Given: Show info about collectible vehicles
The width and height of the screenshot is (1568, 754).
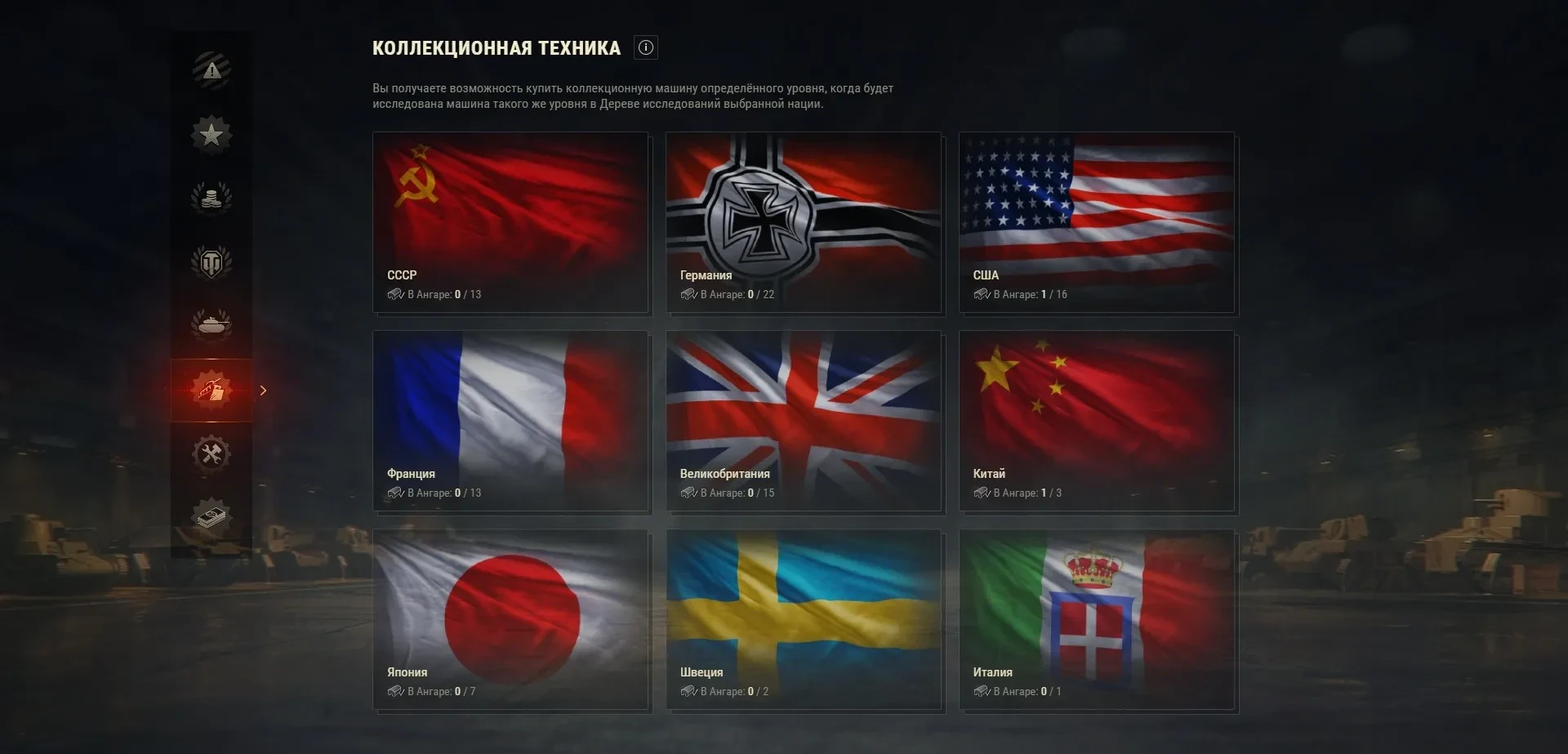Looking at the screenshot, I should click(646, 47).
